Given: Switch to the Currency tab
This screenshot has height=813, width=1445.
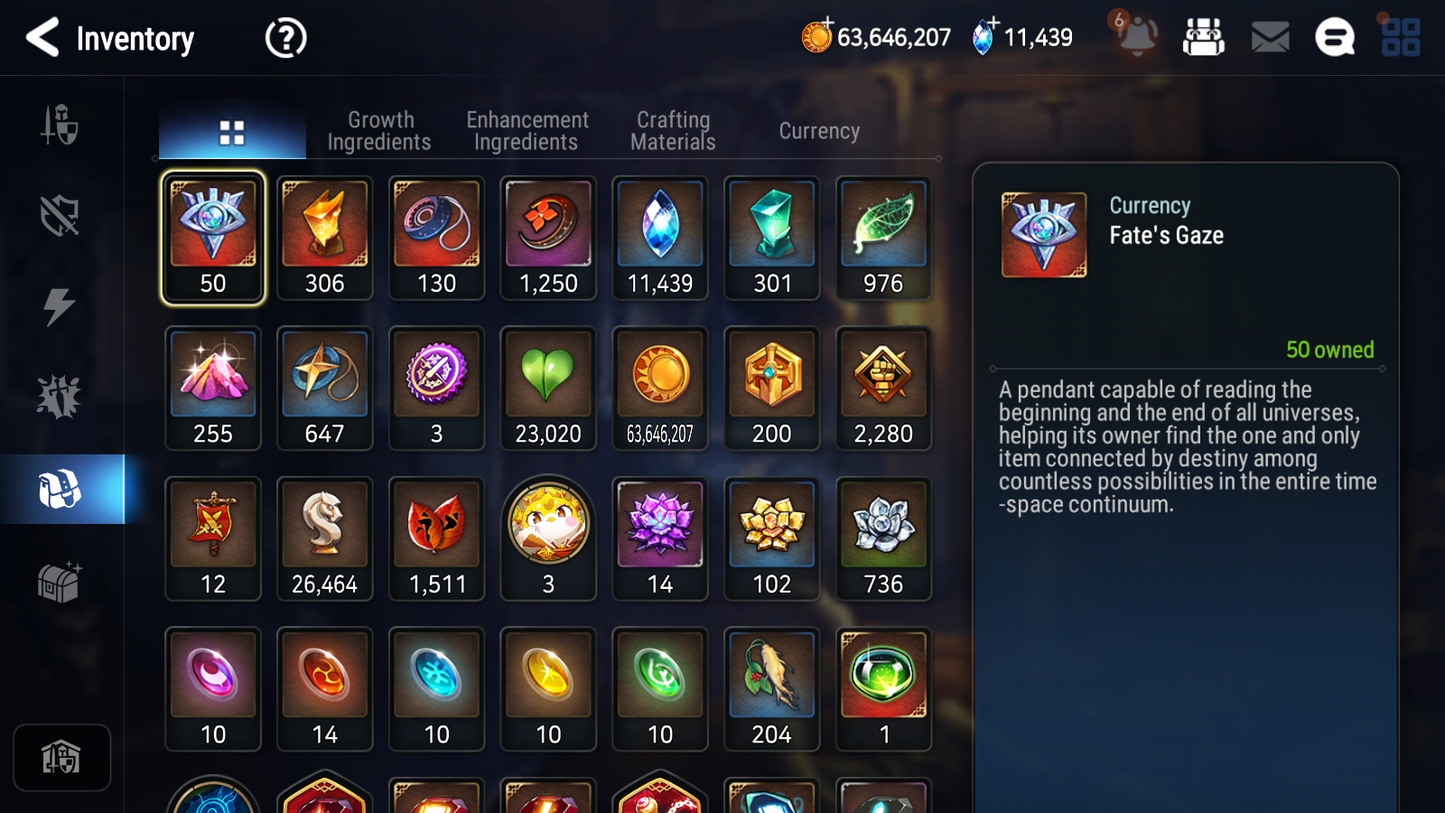Looking at the screenshot, I should [818, 130].
